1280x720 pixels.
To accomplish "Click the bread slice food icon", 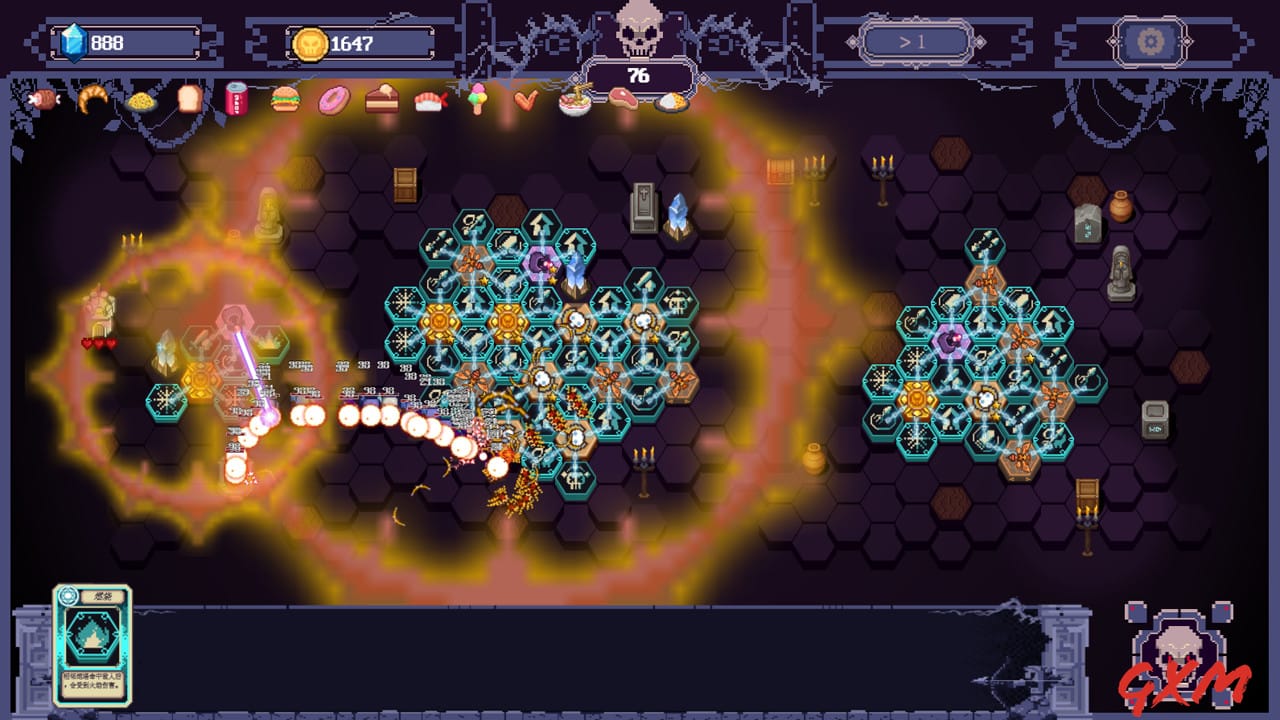I will (x=189, y=100).
